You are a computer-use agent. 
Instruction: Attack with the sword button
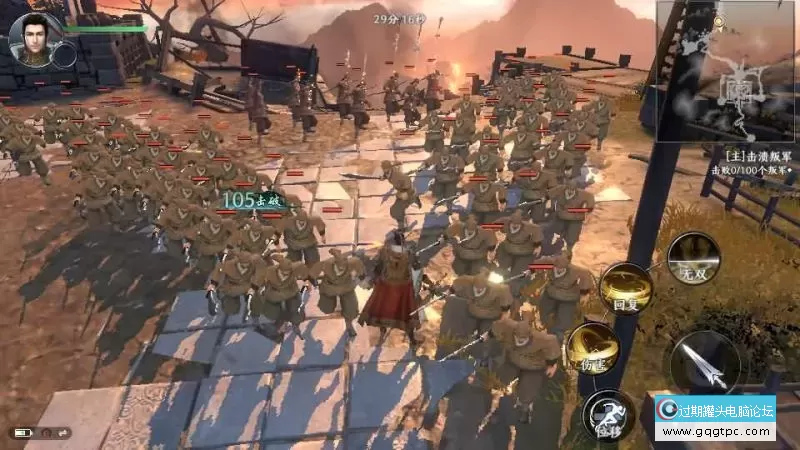click(x=705, y=364)
